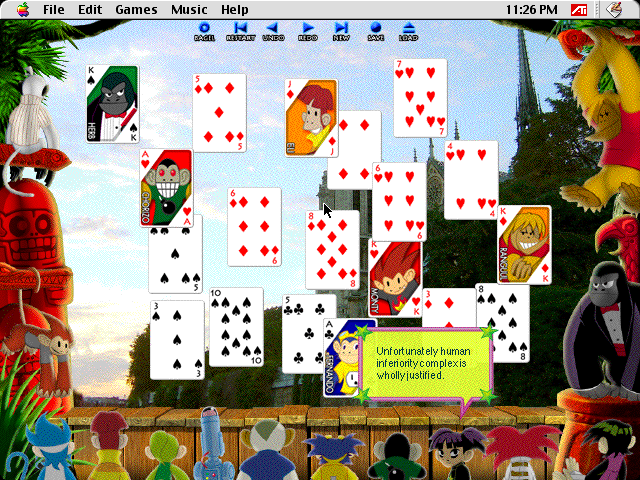Open the Edit menu
Screen dimensions: 640x480
[x=90, y=9]
